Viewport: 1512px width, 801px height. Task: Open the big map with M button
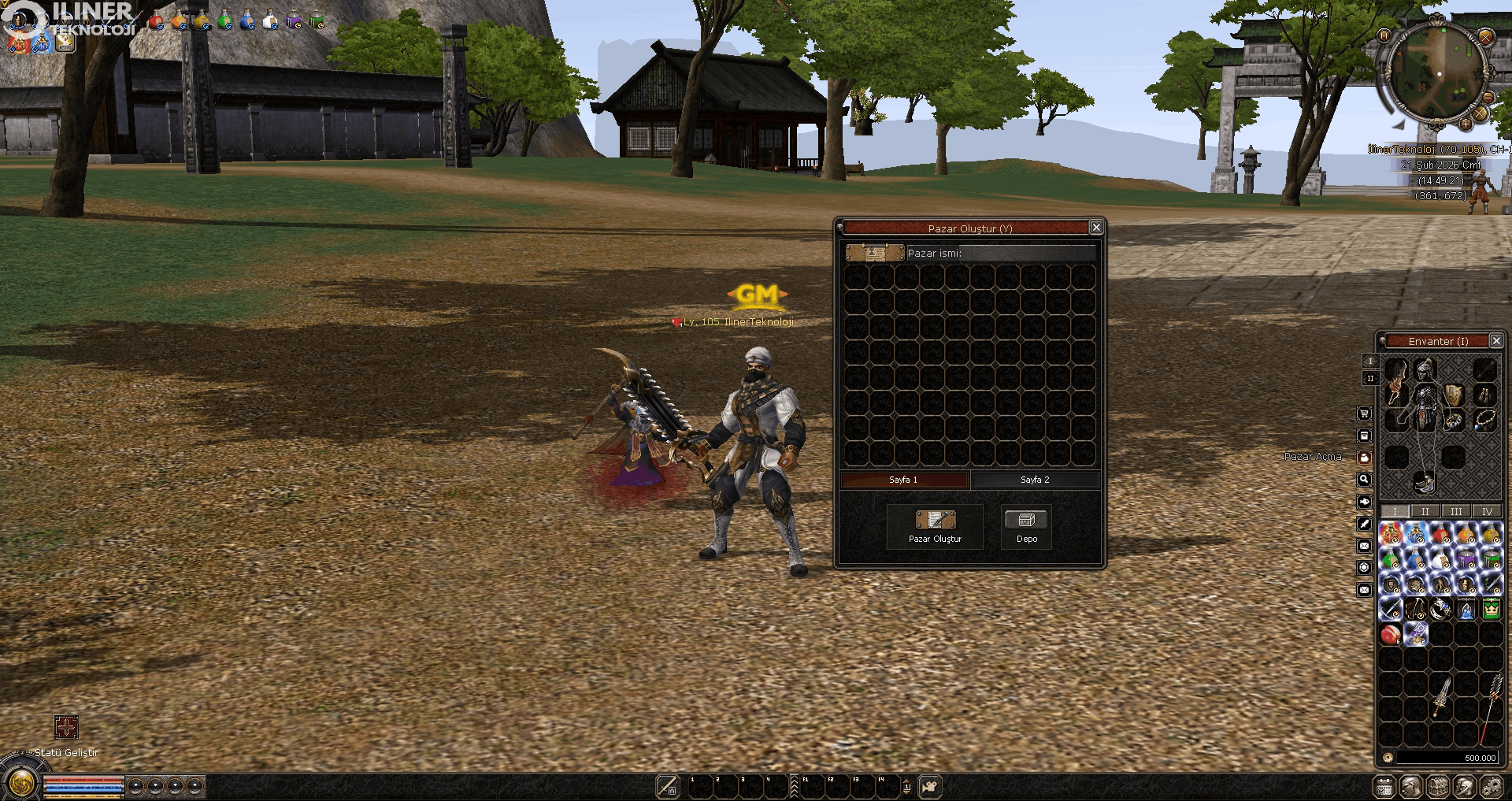[1384, 35]
